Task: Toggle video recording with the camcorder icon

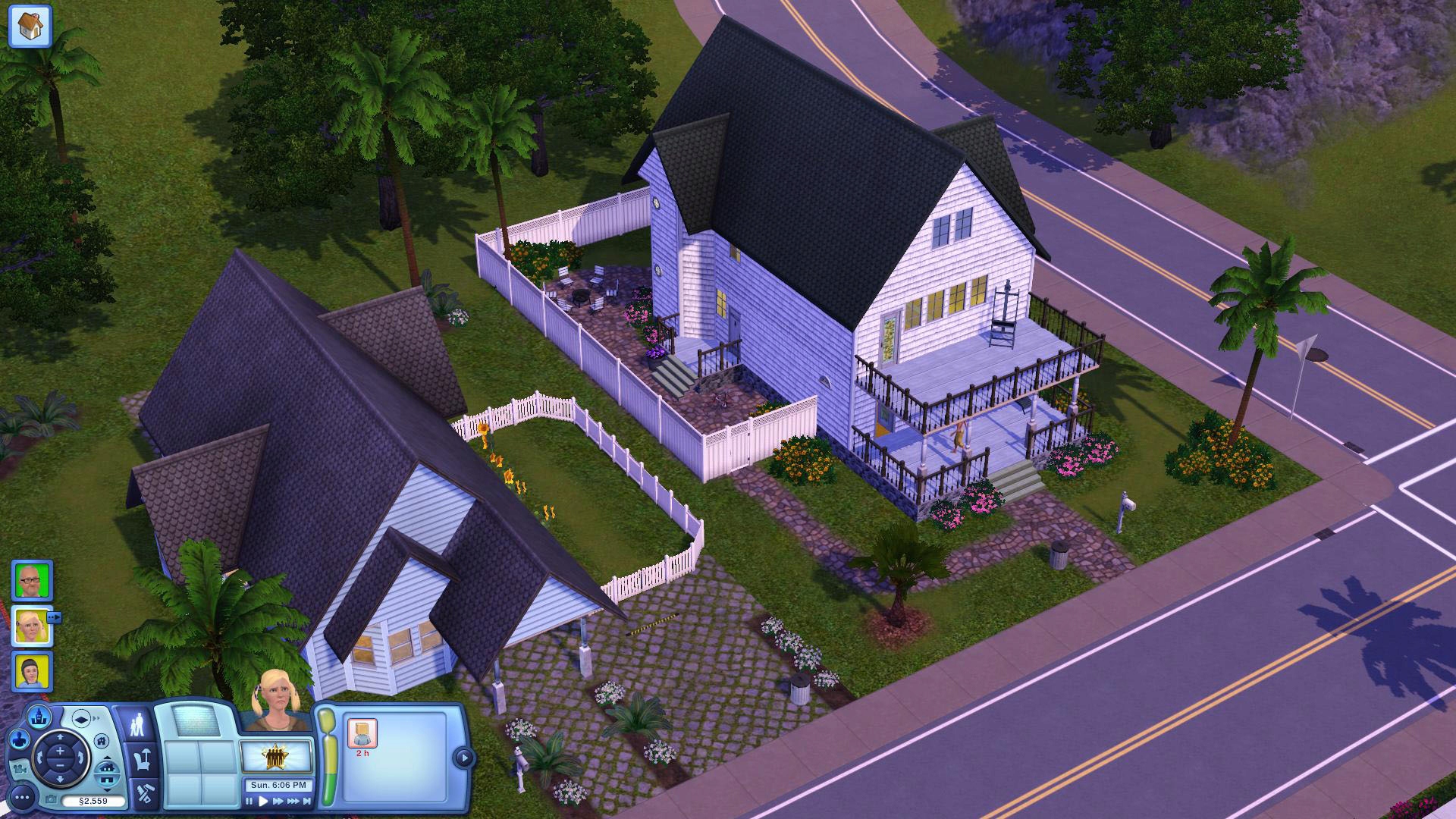Action: click(20, 769)
